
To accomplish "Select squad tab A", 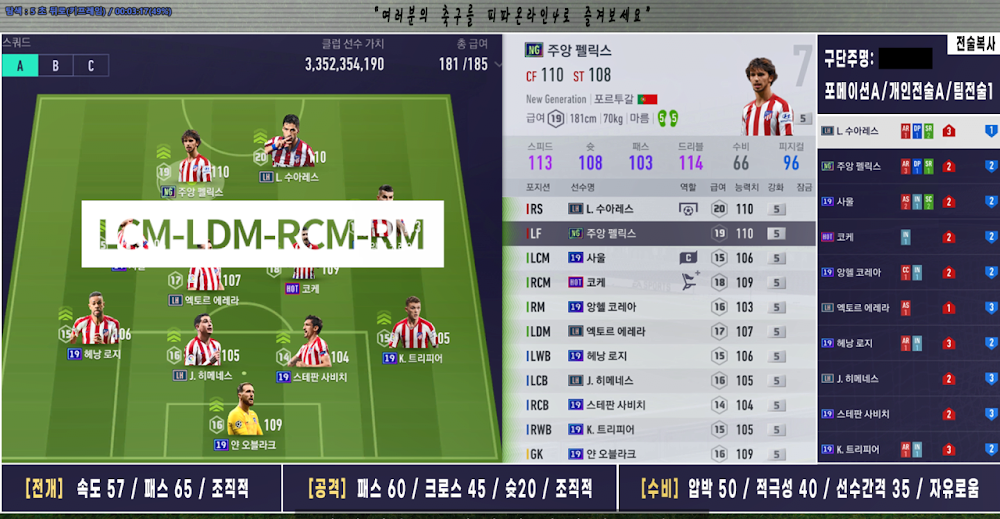I will [20, 66].
